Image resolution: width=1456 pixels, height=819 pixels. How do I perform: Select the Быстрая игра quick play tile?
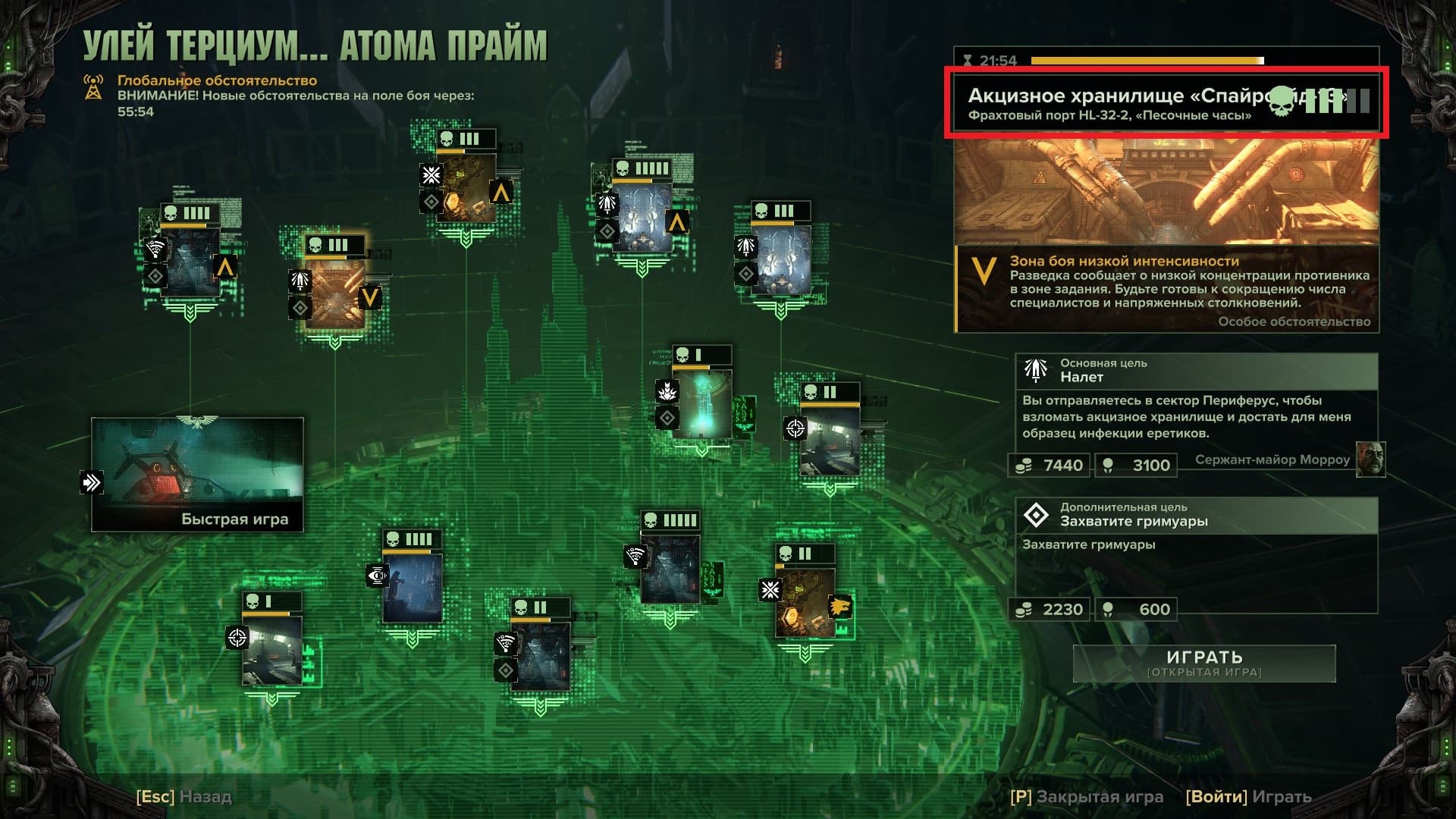click(197, 474)
